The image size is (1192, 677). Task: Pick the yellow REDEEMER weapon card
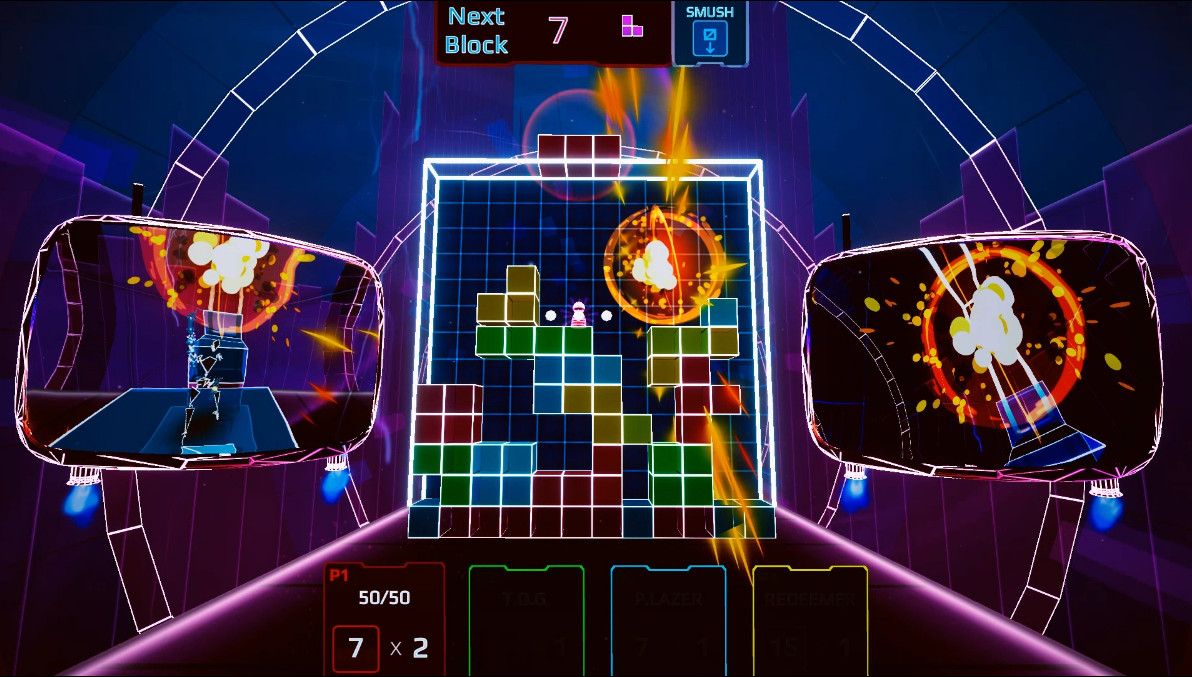810,620
